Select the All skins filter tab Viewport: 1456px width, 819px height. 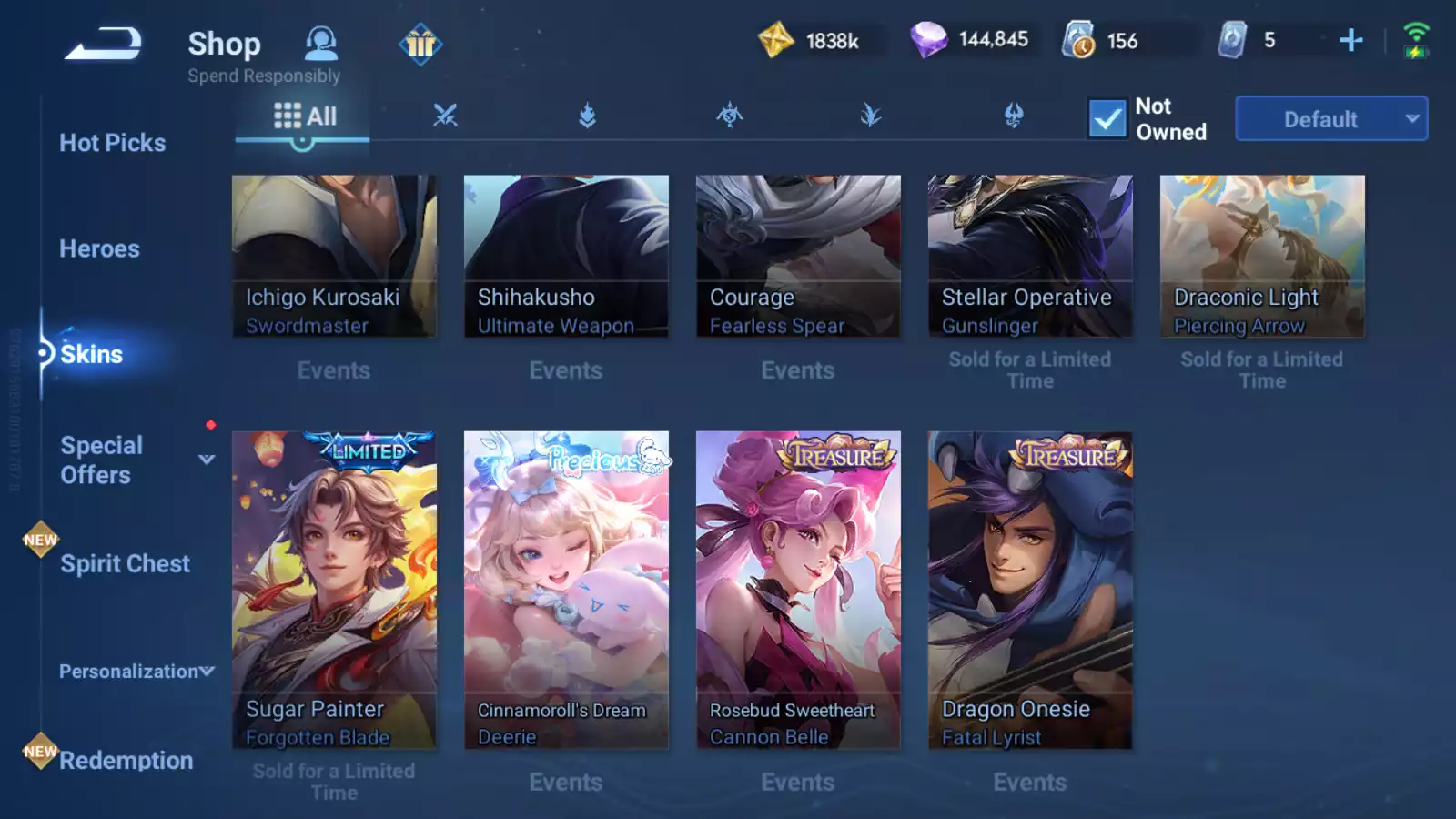305,116
